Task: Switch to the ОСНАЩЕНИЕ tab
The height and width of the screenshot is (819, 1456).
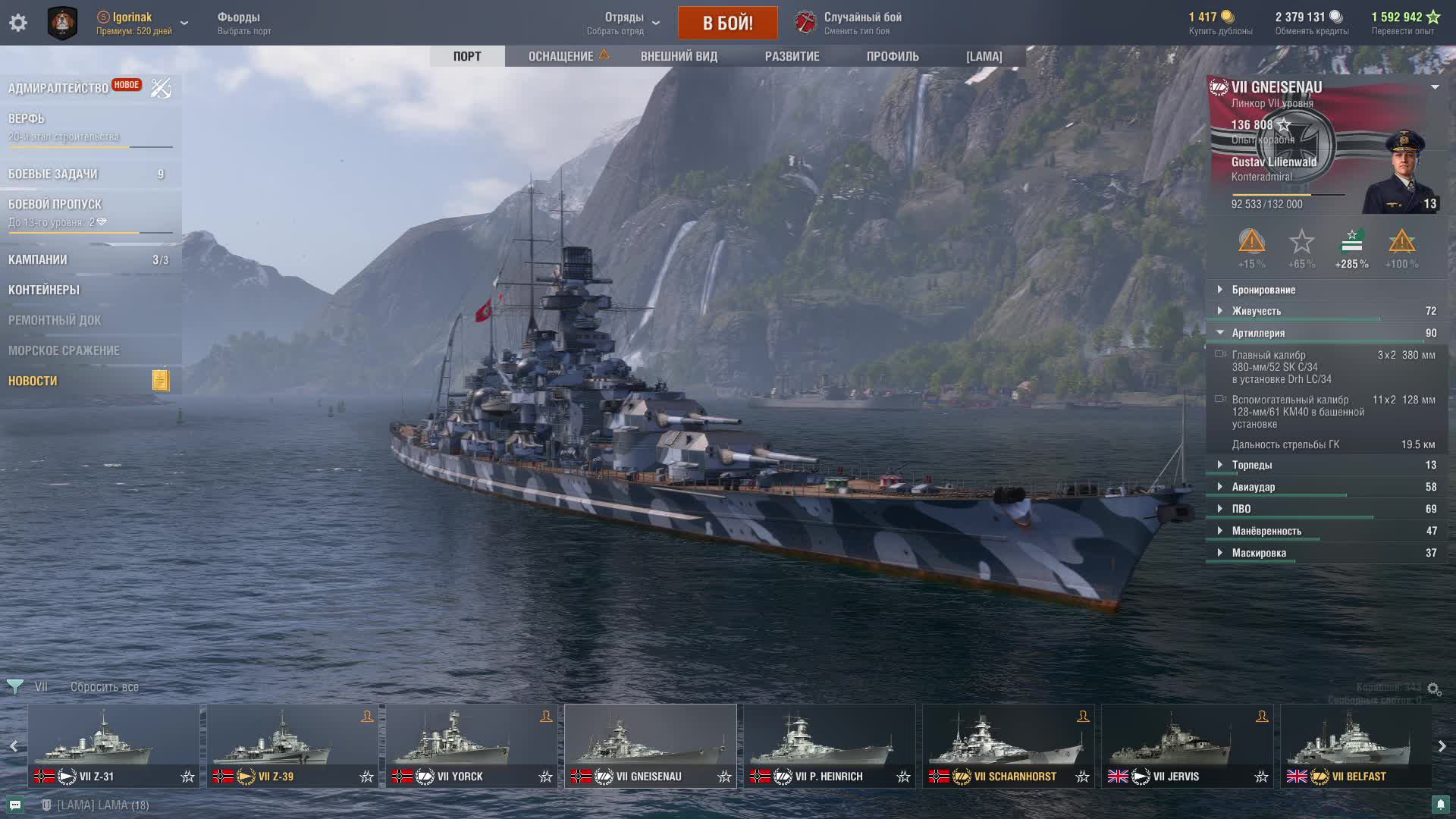Action: (561, 56)
